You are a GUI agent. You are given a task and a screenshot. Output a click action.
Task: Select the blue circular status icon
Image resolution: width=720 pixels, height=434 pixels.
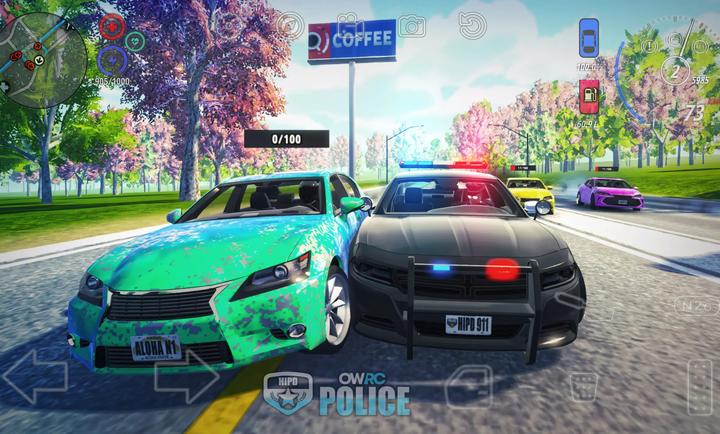[112, 56]
